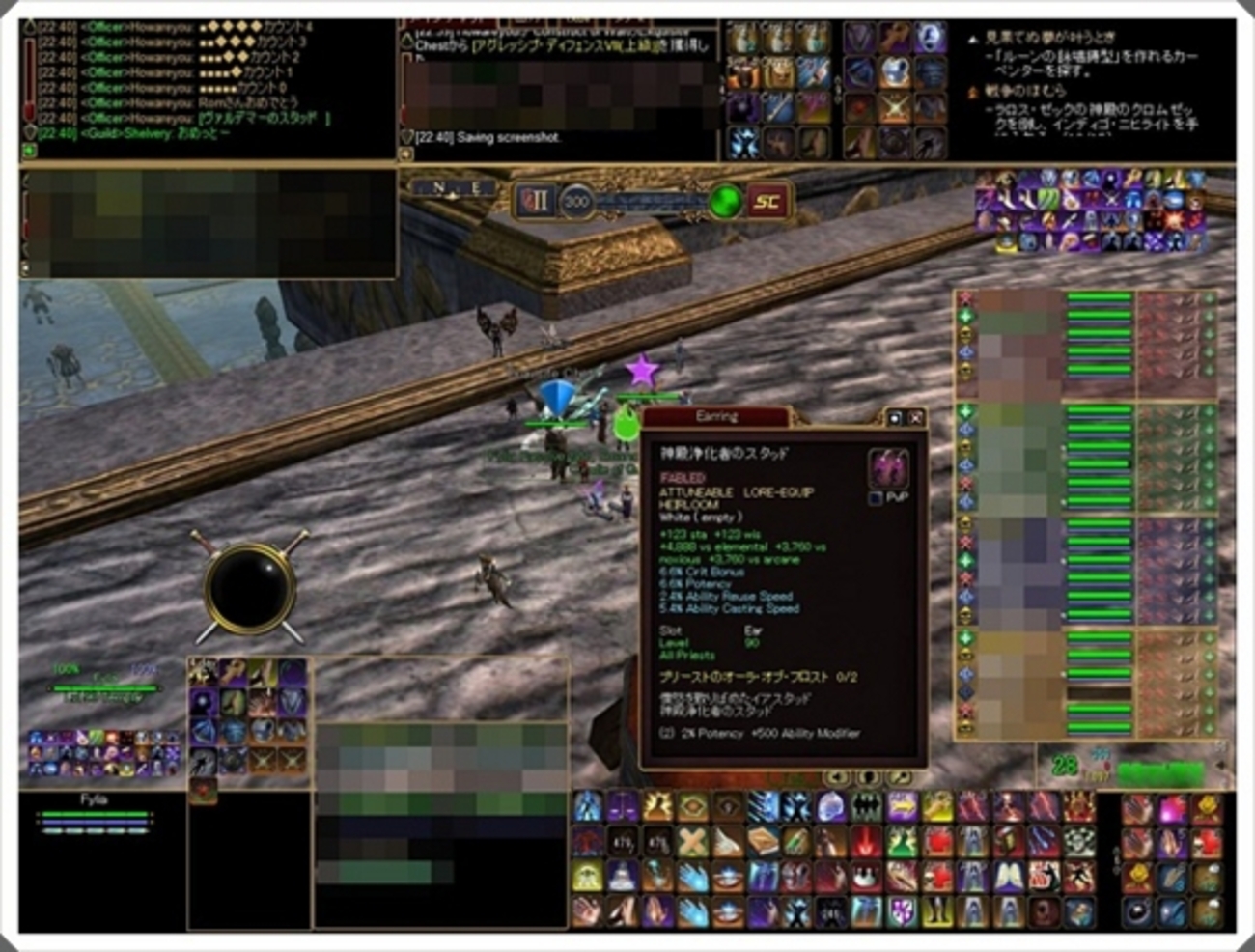Screen dimensions: 1255x952
Task: Activate the white angel wings ability
Action: [x=1008, y=877]
